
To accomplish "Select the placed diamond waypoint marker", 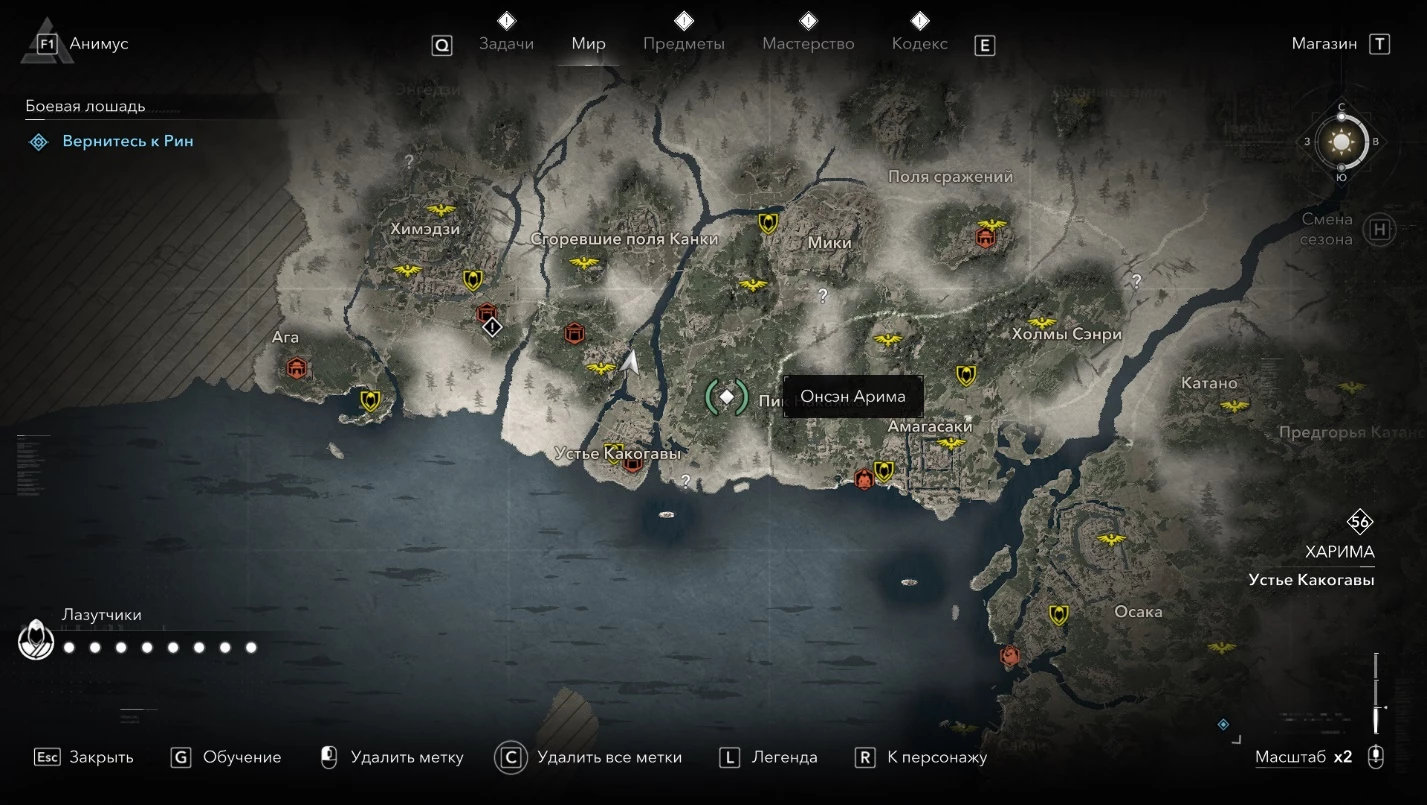I will pyautogui.click(x=728, y=397).
